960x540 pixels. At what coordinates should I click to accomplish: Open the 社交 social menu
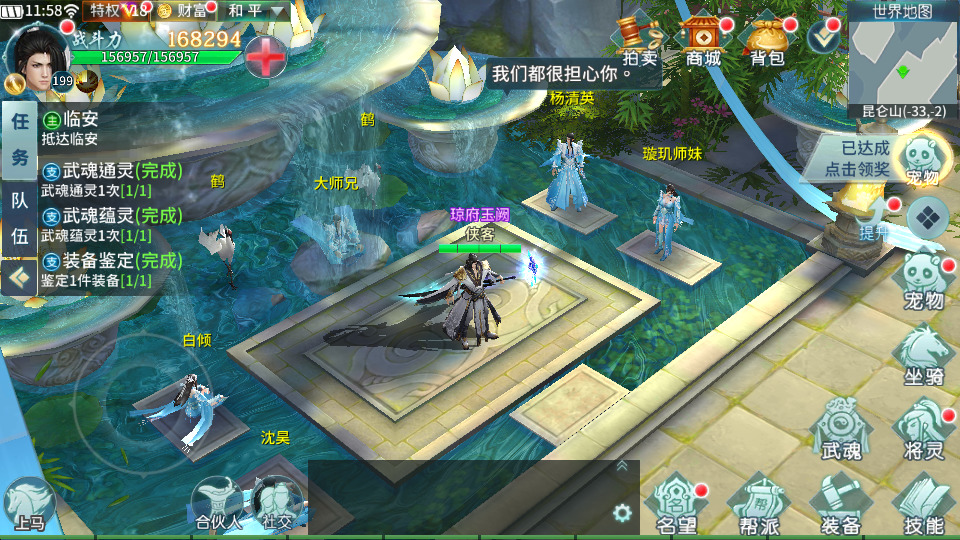[x=277, y=503]
